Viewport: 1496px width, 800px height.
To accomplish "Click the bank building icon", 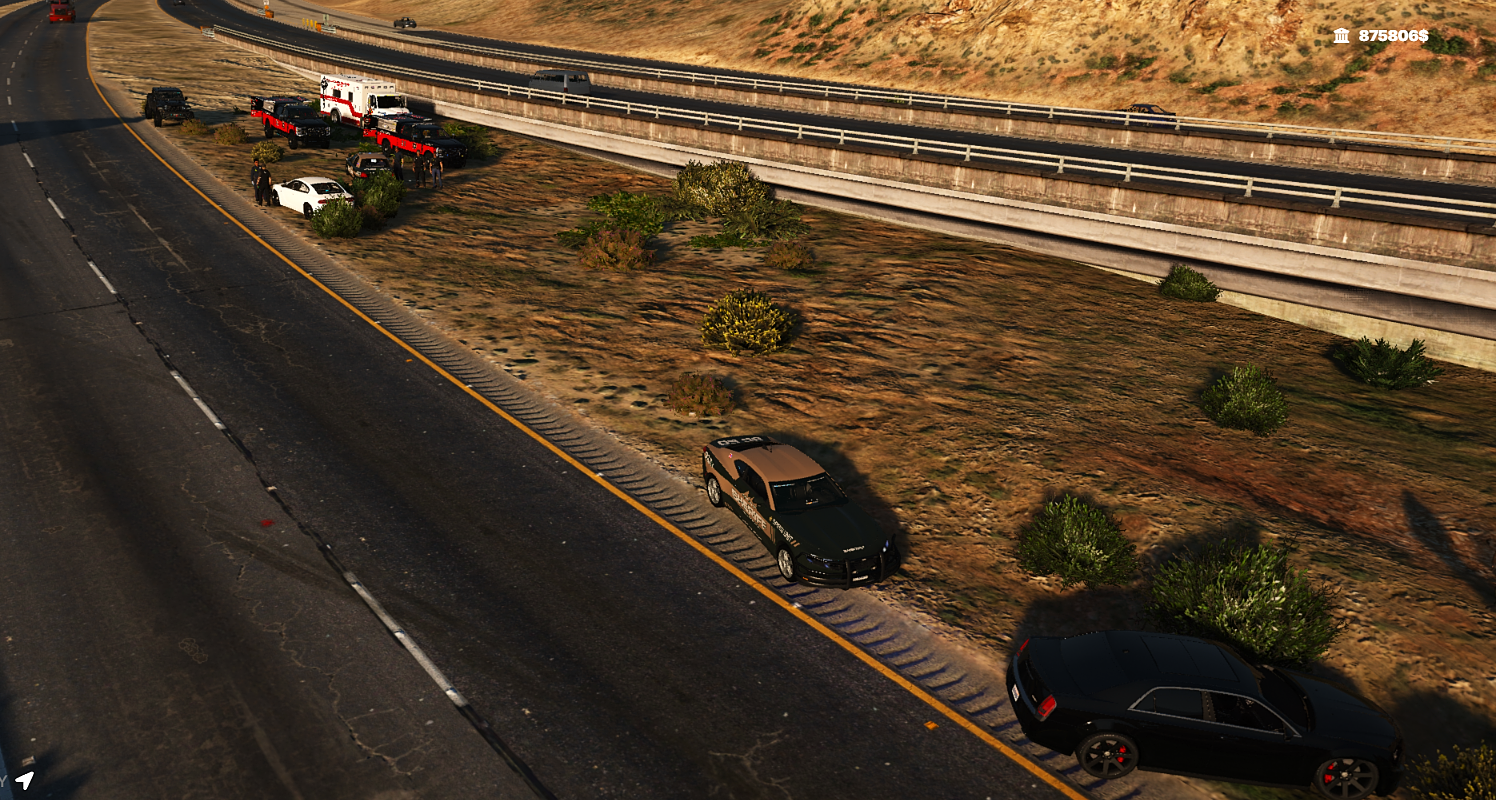I will click(1341, 36).
